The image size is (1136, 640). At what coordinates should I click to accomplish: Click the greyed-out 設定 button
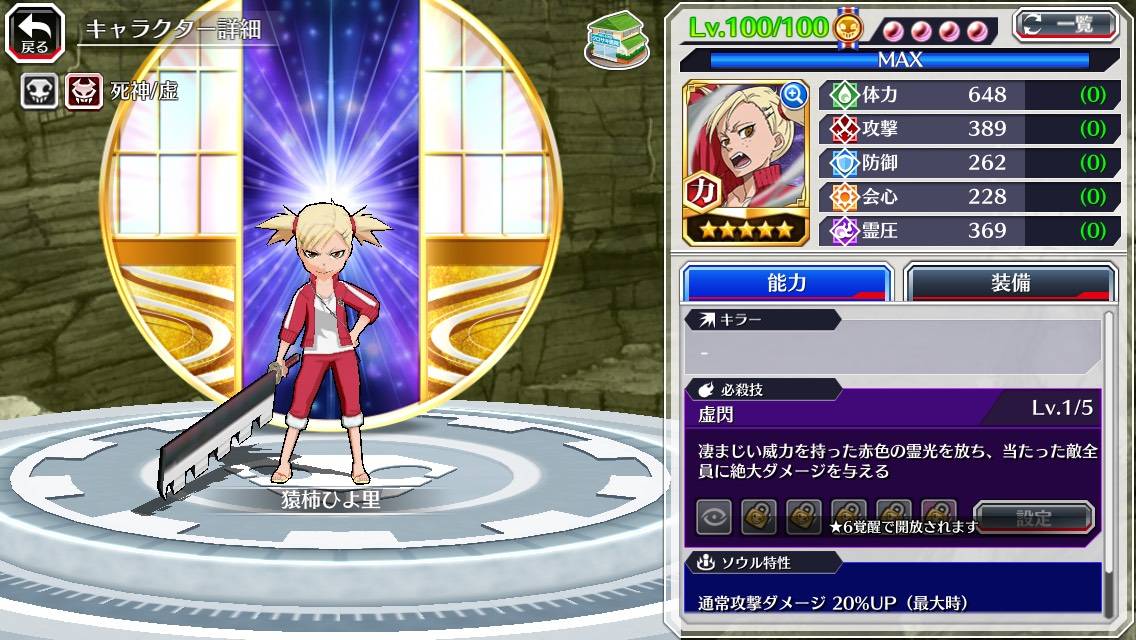coord(1033,518)
